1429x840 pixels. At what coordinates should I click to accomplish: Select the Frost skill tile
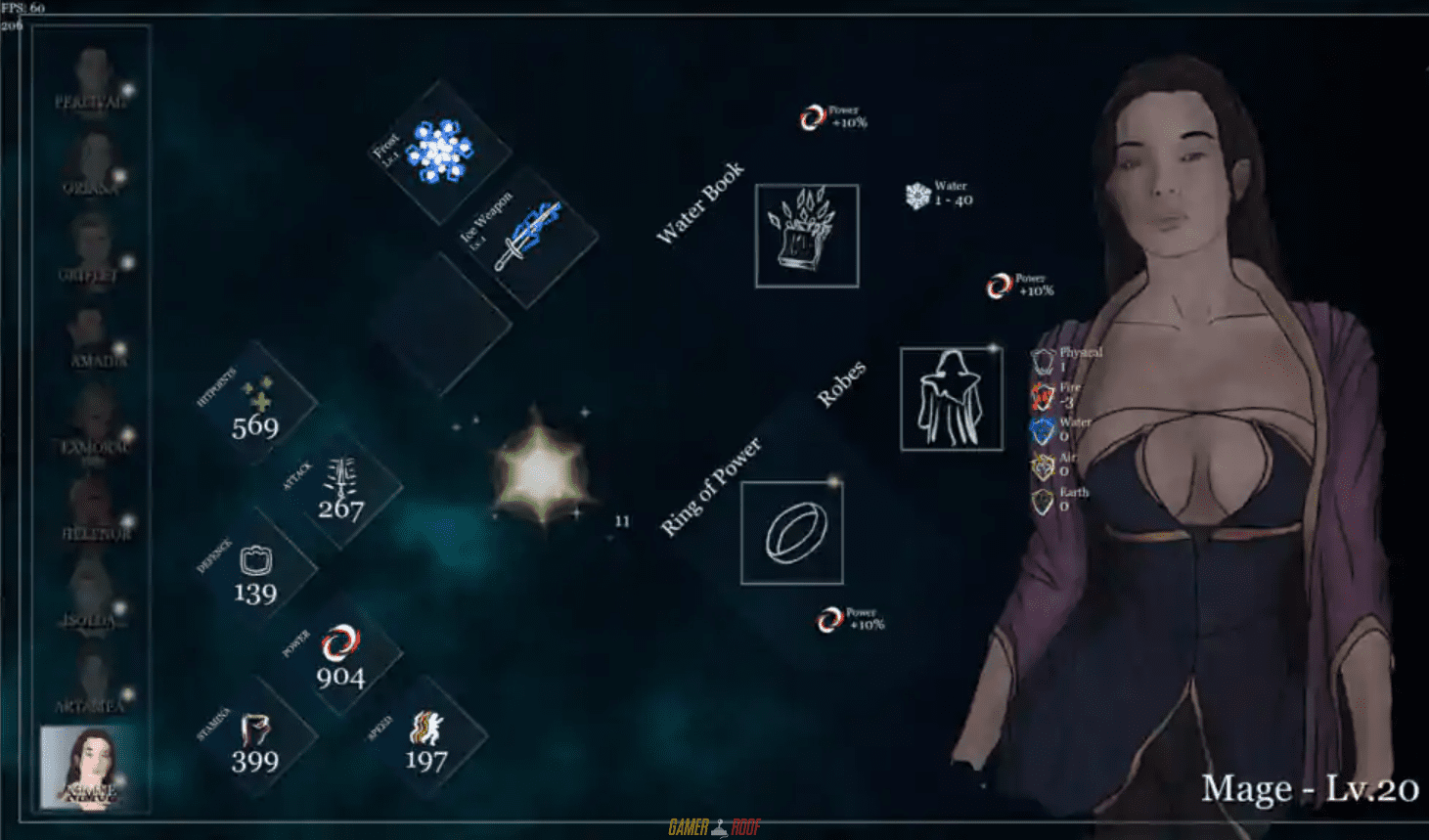click(x=439, y=152)
